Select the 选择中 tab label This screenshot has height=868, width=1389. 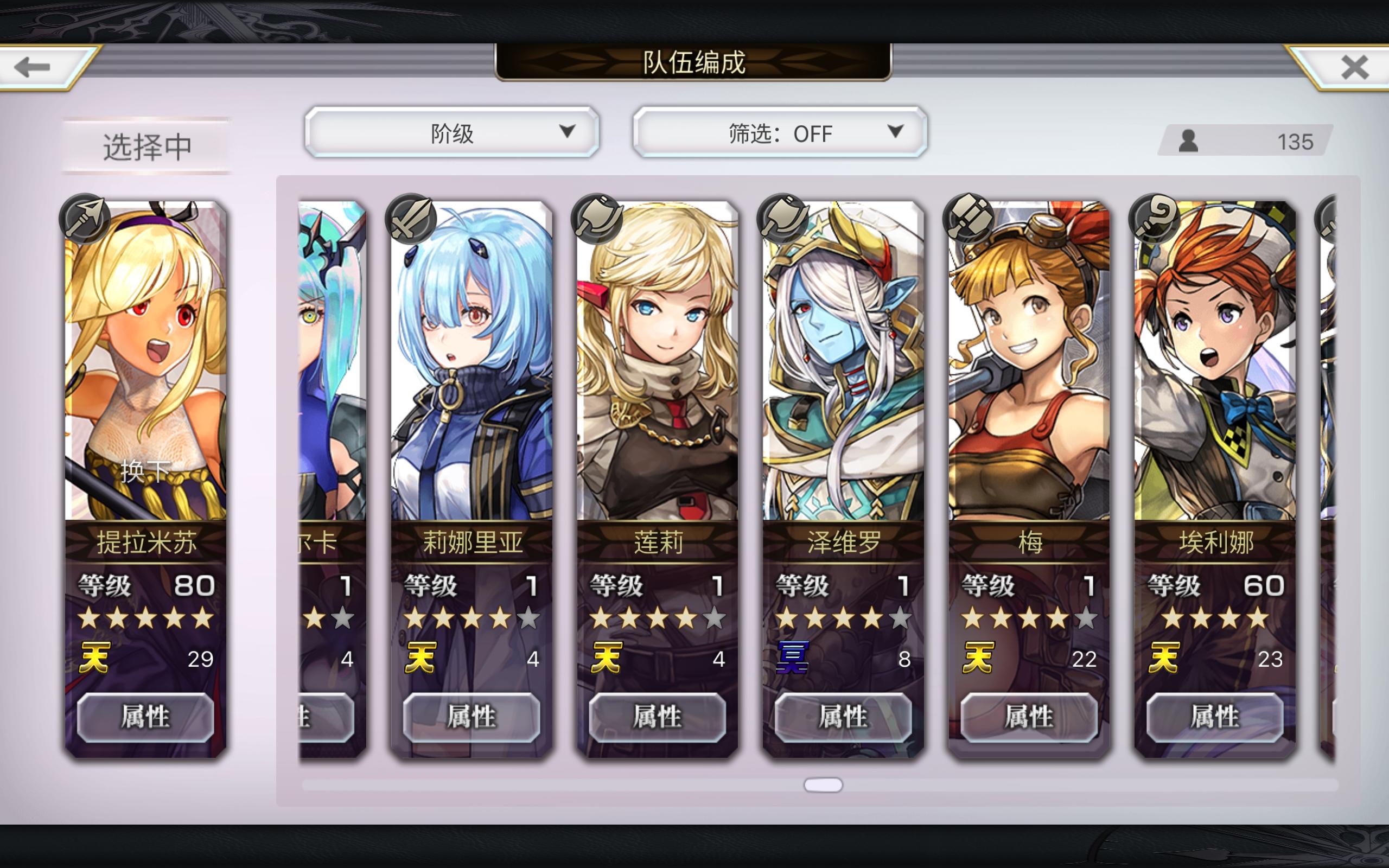[x=146, y=146]
